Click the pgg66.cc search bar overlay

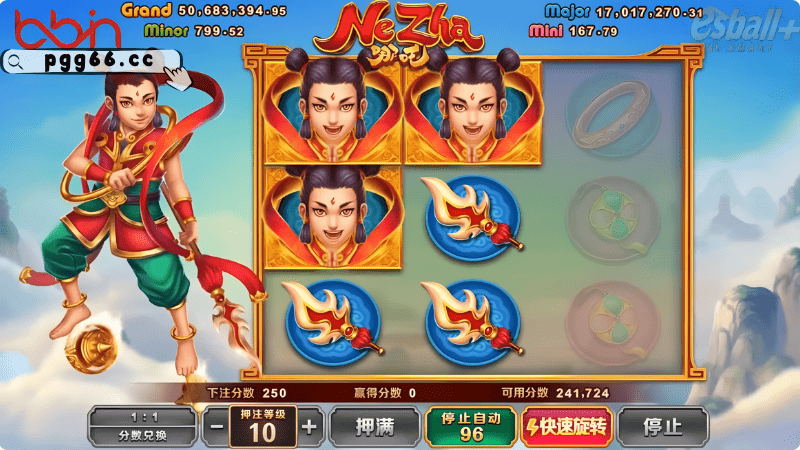coord(92,60)
